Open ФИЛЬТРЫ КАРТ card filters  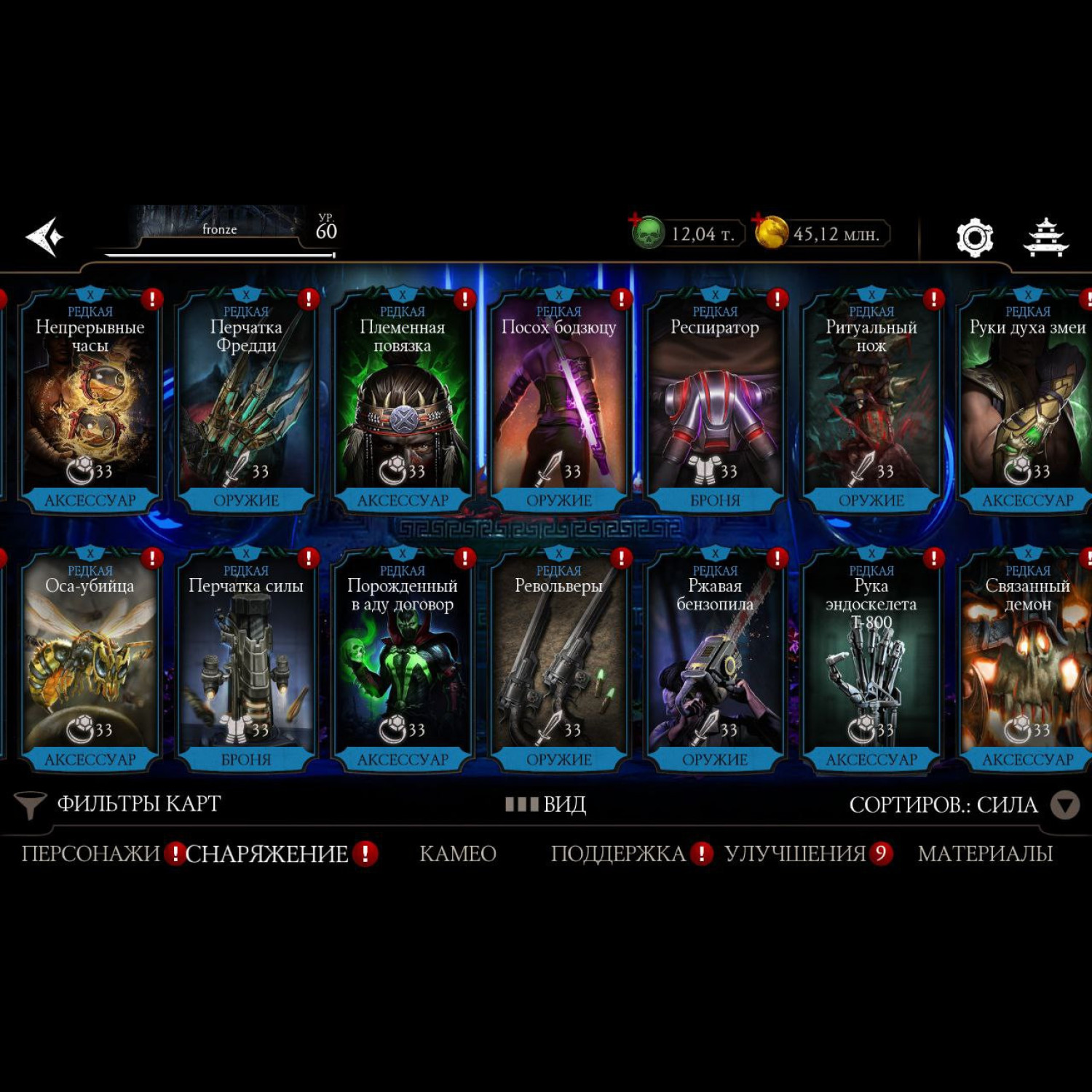click(x=120, y=804)
